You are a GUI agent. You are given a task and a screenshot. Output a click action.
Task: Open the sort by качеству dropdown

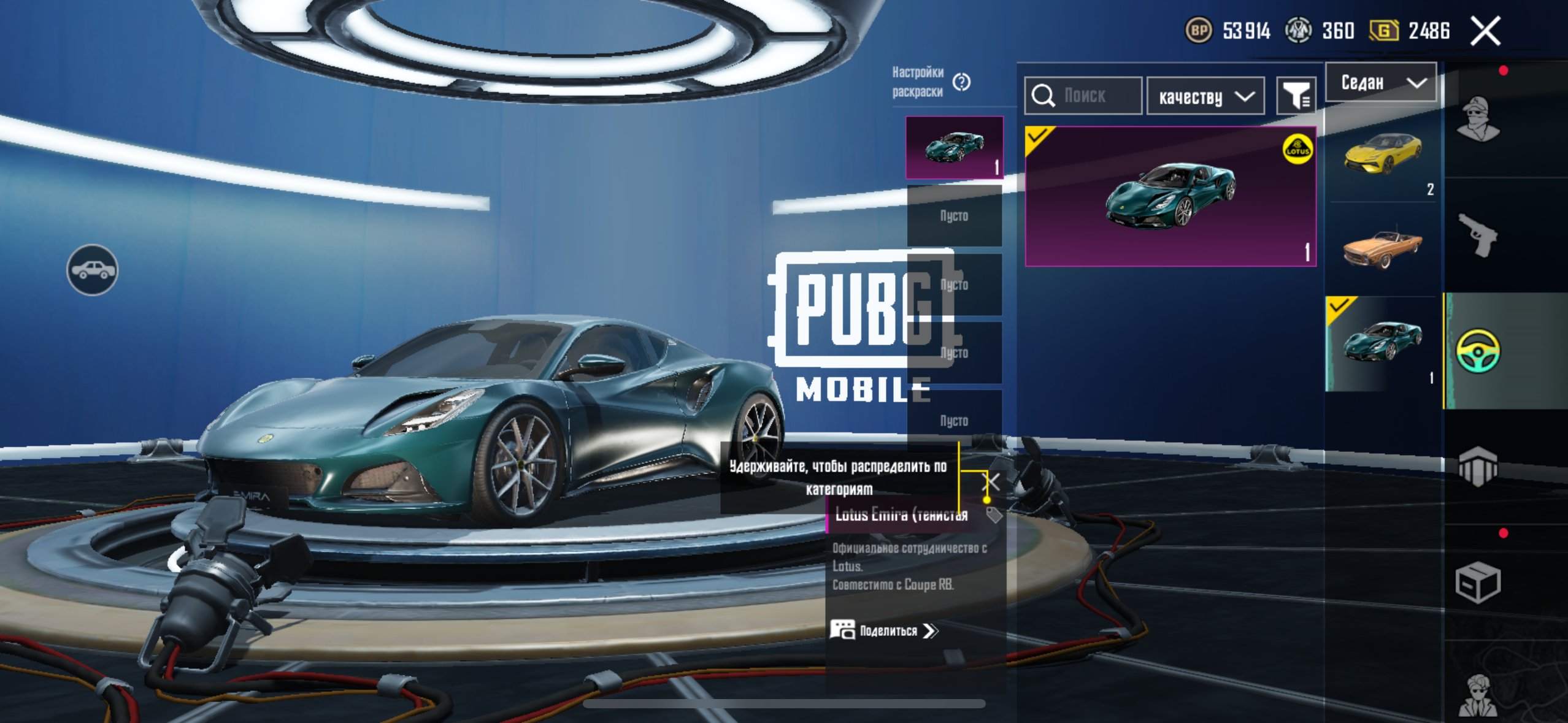(1205, 96)
